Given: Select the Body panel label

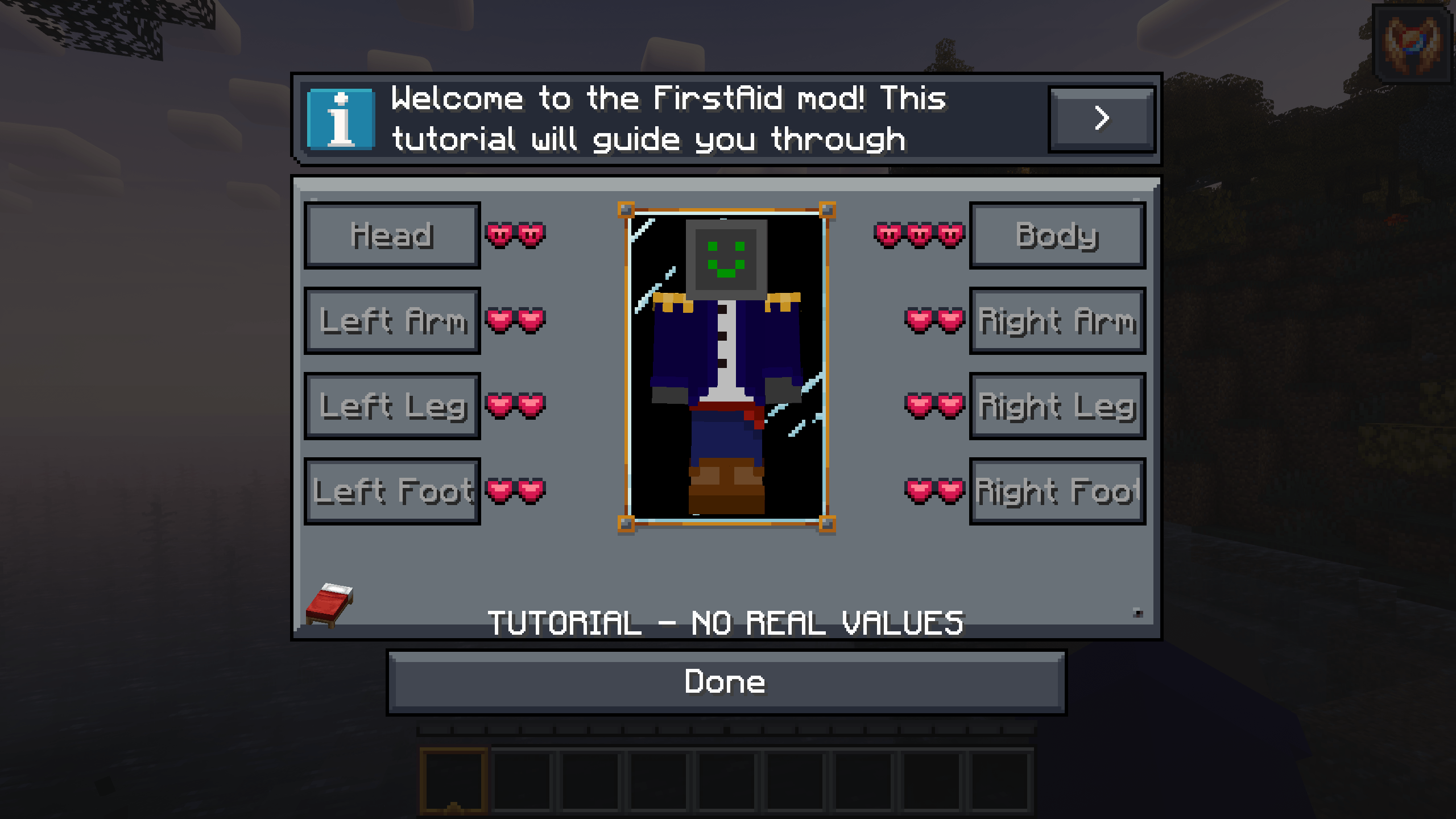Looking at the screenshot, I should (1057, 235).
